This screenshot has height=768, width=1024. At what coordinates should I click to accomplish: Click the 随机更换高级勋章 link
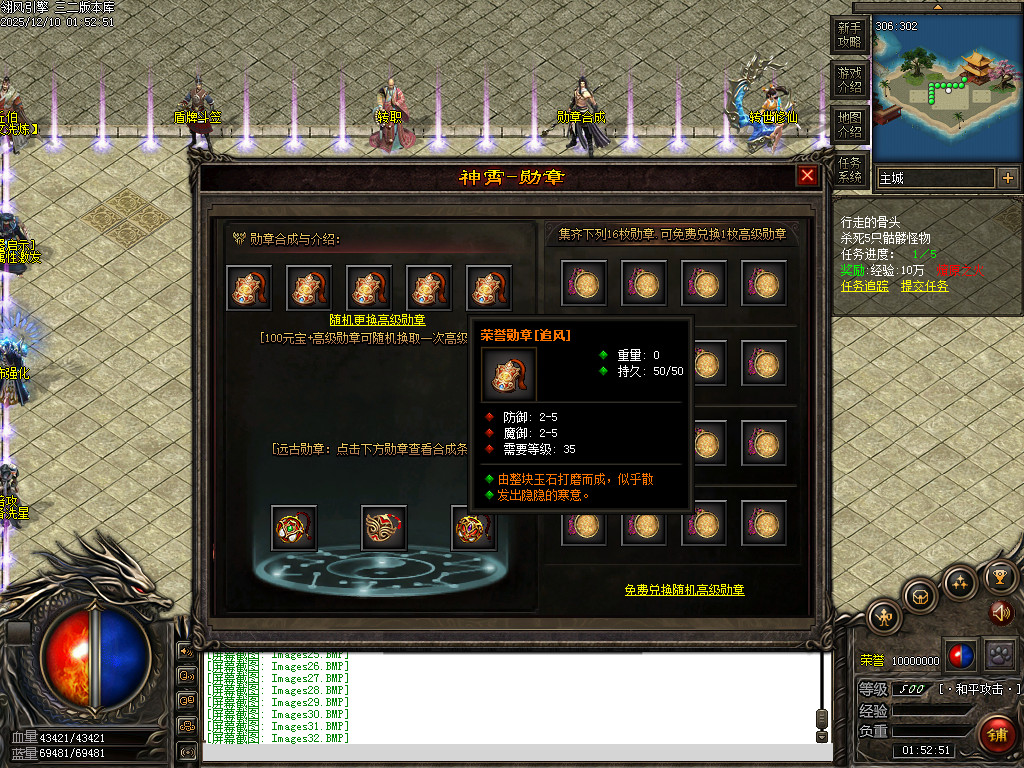[x=377, y=320]
